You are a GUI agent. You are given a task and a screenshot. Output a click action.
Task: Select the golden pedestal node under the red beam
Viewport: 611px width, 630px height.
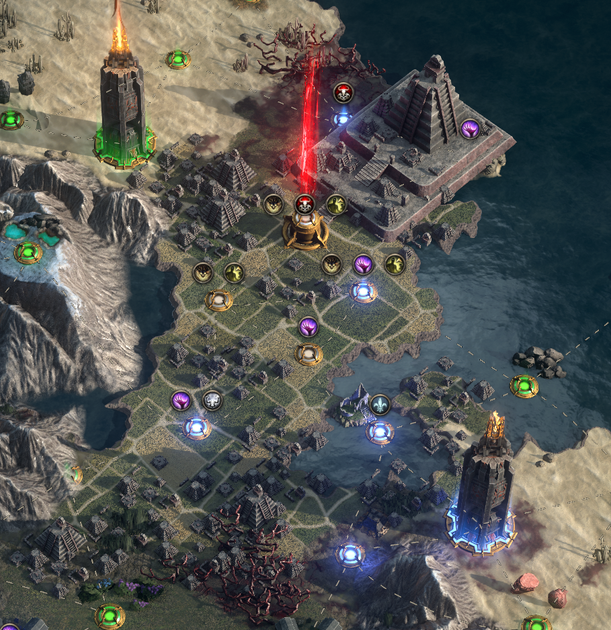click(306, 231)
